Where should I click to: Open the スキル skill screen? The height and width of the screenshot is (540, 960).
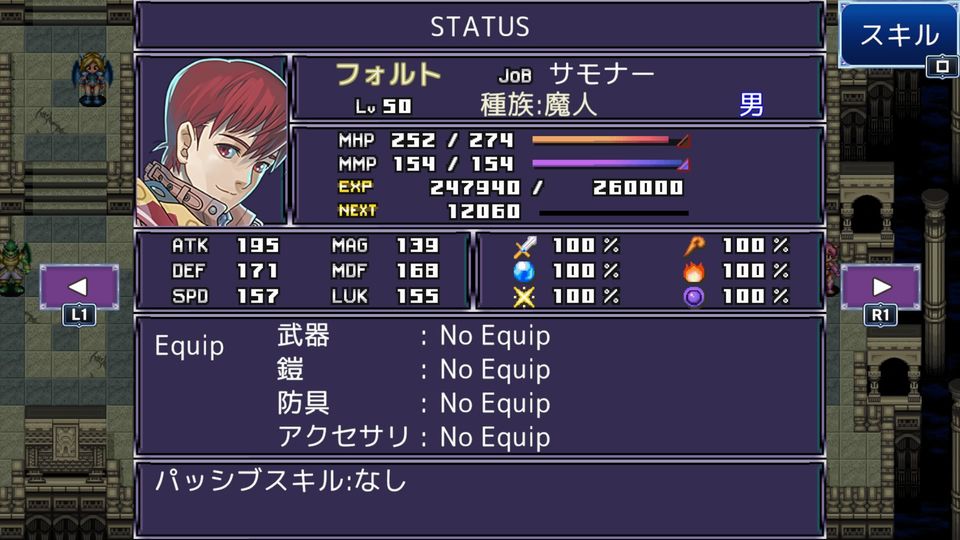tap(899, 37)
